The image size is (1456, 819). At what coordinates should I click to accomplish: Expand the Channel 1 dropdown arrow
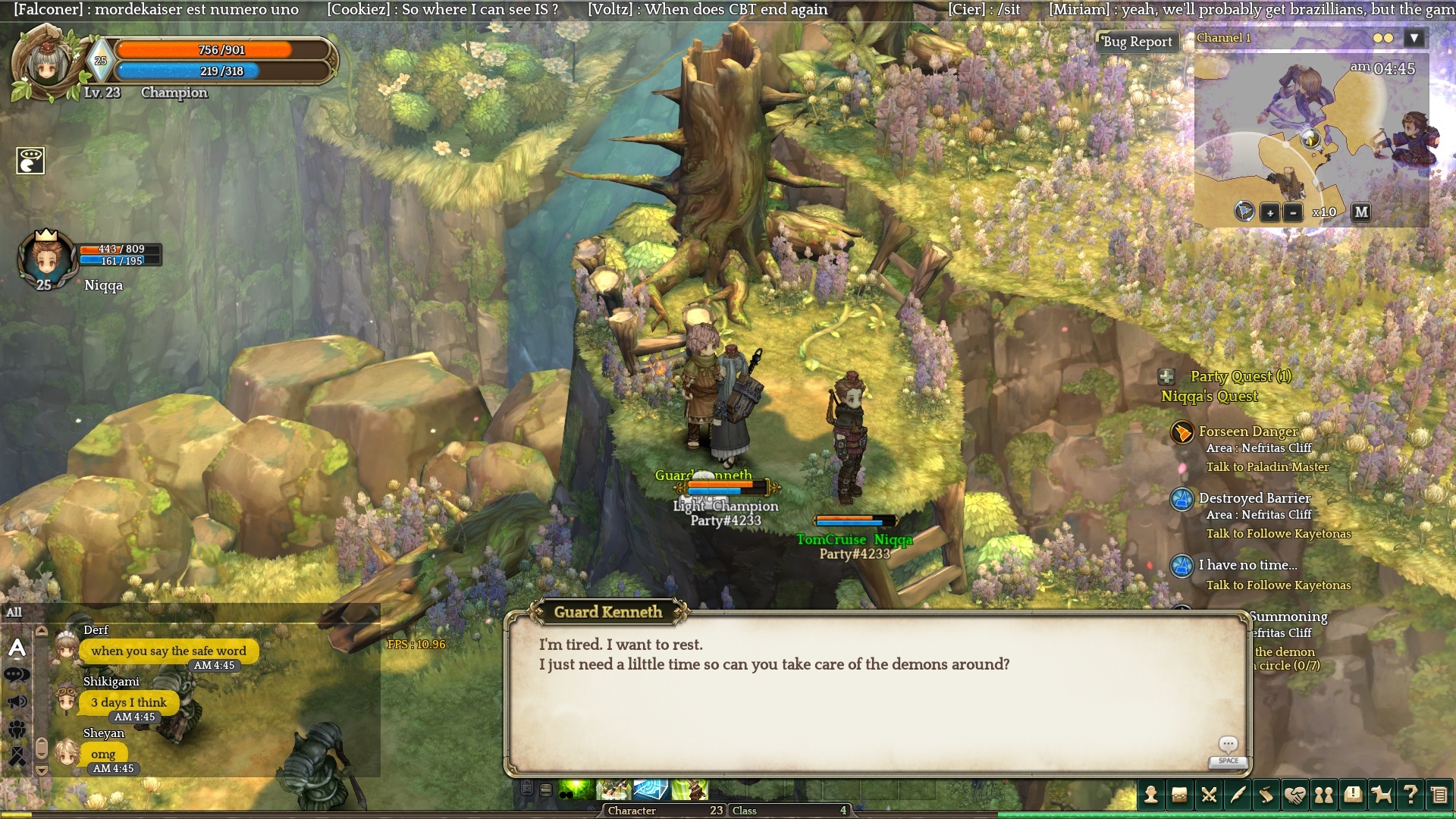click(x=1414, y=38)
